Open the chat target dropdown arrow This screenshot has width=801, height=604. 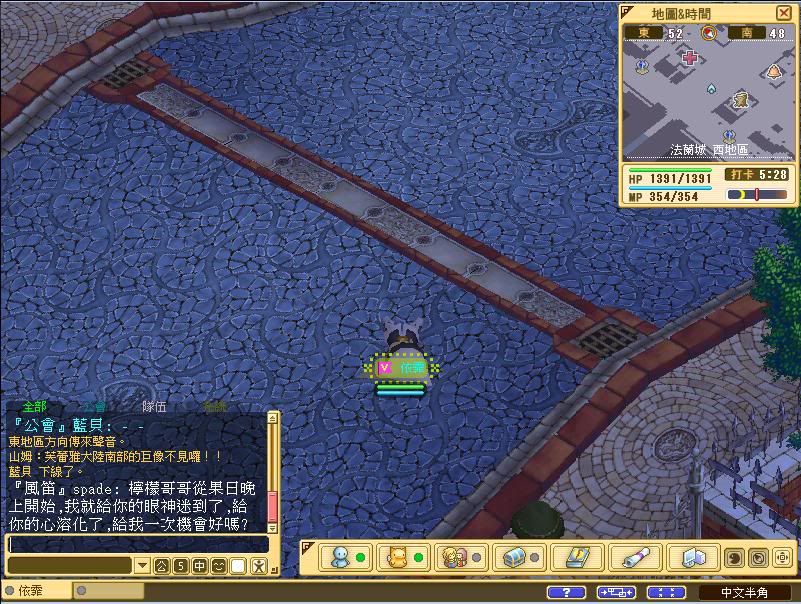[142, 566]
